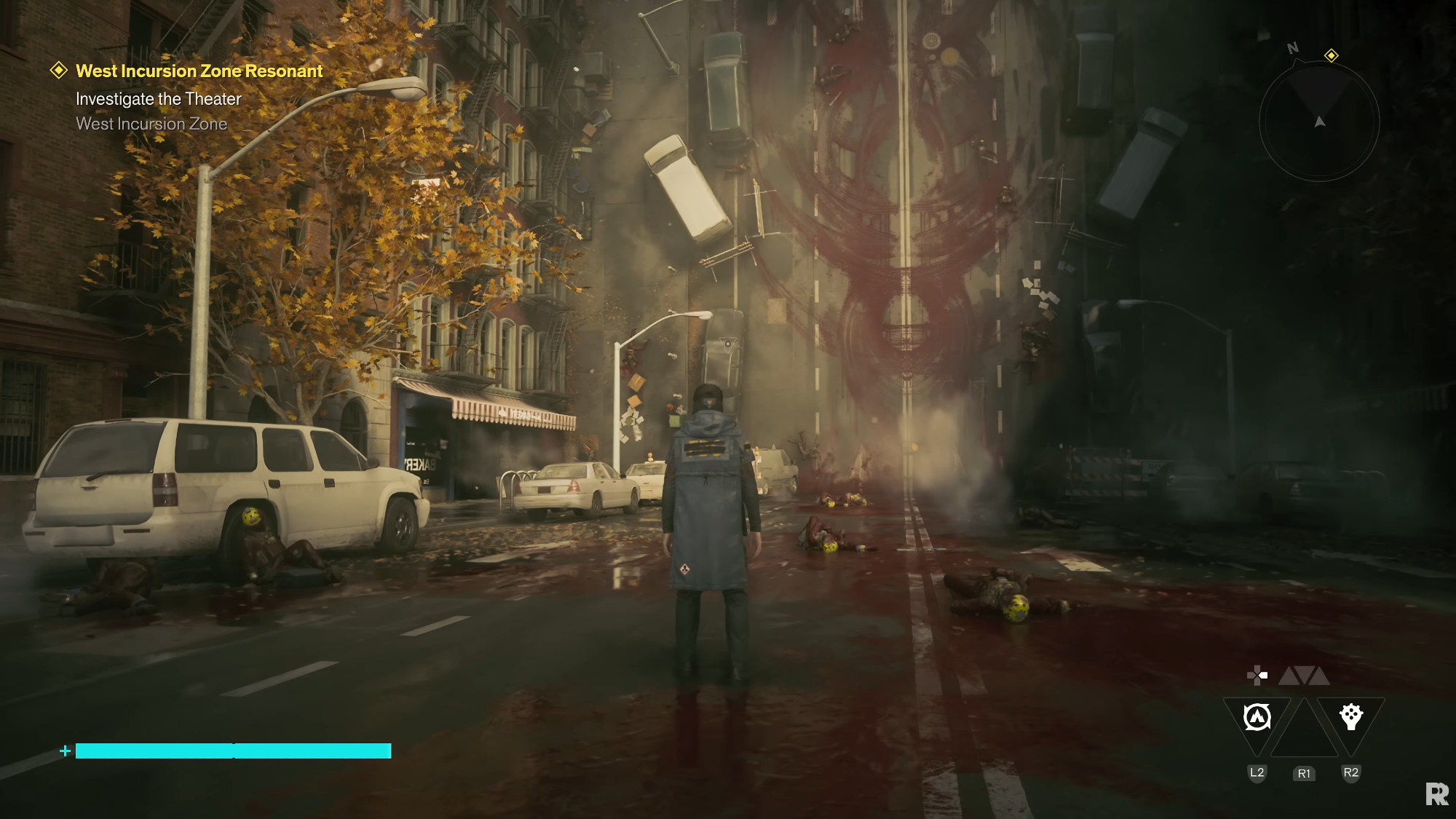
Task: Select the West Incursion Zone Resonant objective
Action: (199, 71)
